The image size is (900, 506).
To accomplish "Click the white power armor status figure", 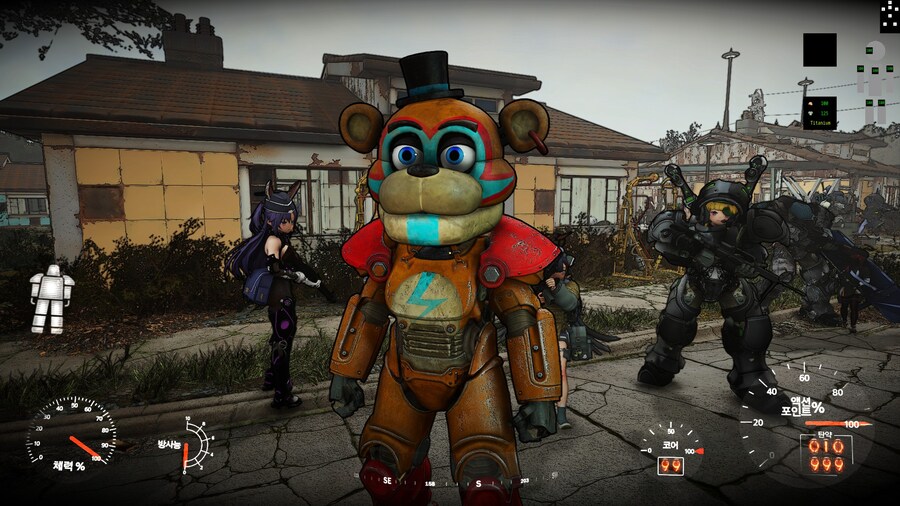I will click(50, 299).
